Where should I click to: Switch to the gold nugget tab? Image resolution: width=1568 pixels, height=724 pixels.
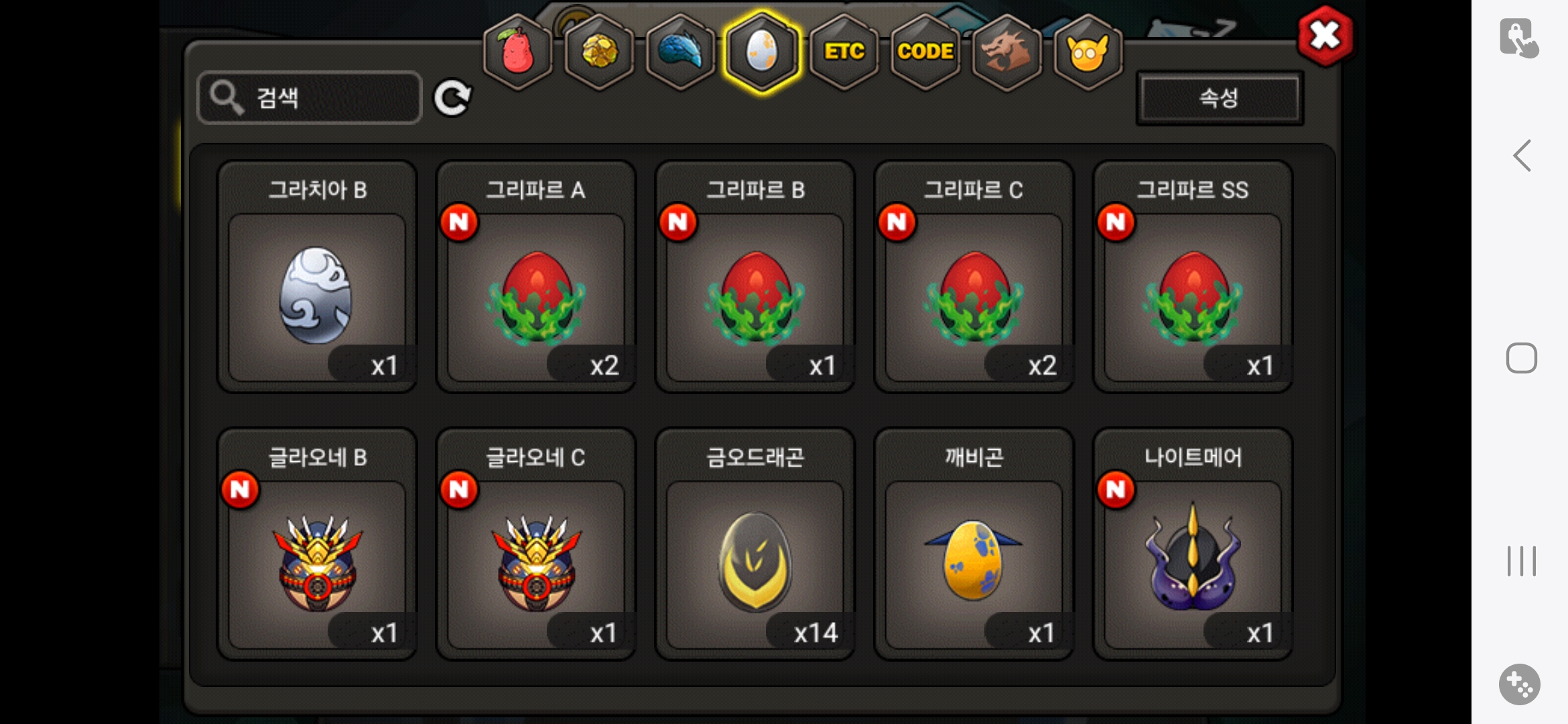coord(599,52)
